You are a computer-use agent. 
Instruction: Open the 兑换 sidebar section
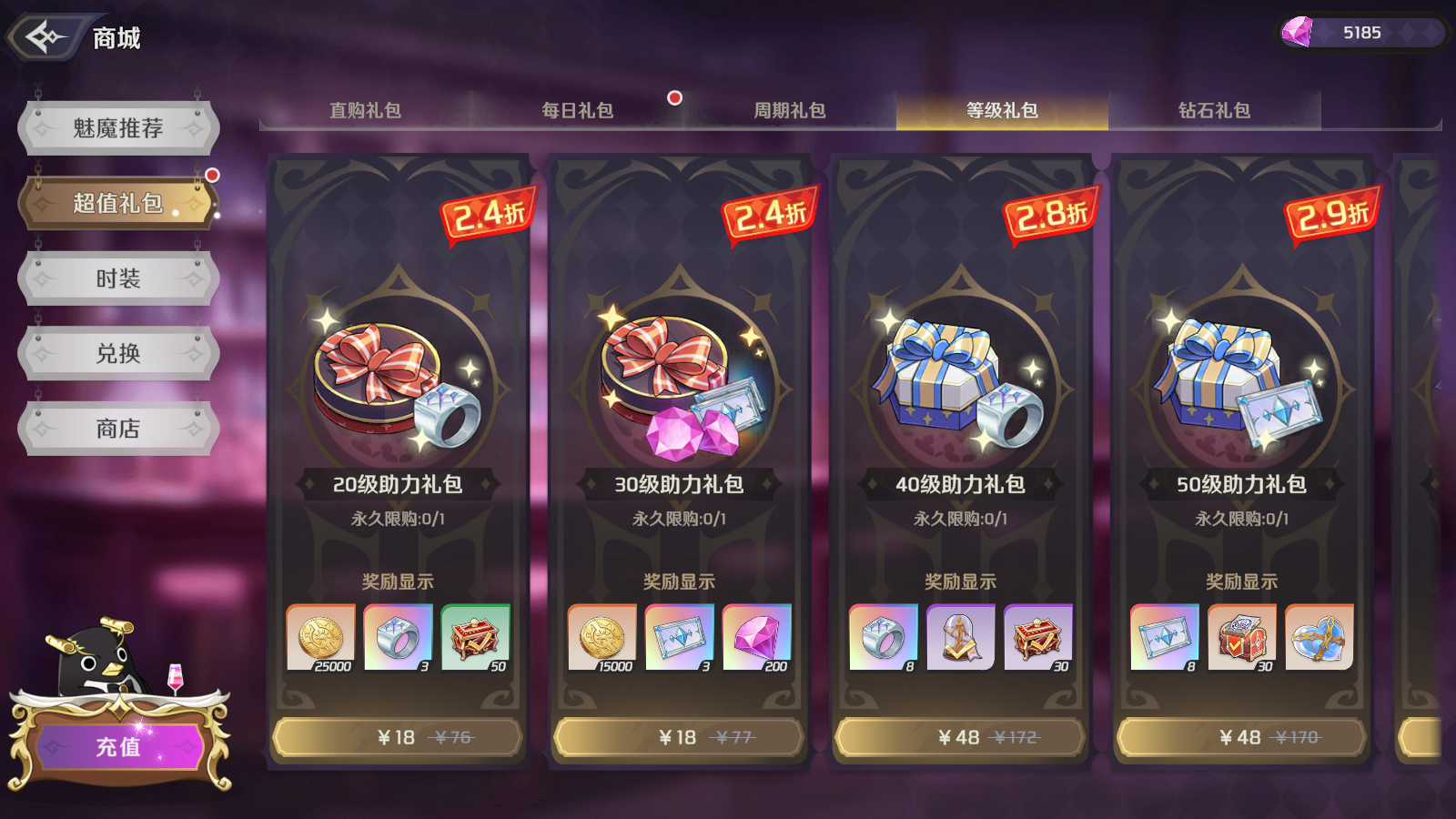116,353
